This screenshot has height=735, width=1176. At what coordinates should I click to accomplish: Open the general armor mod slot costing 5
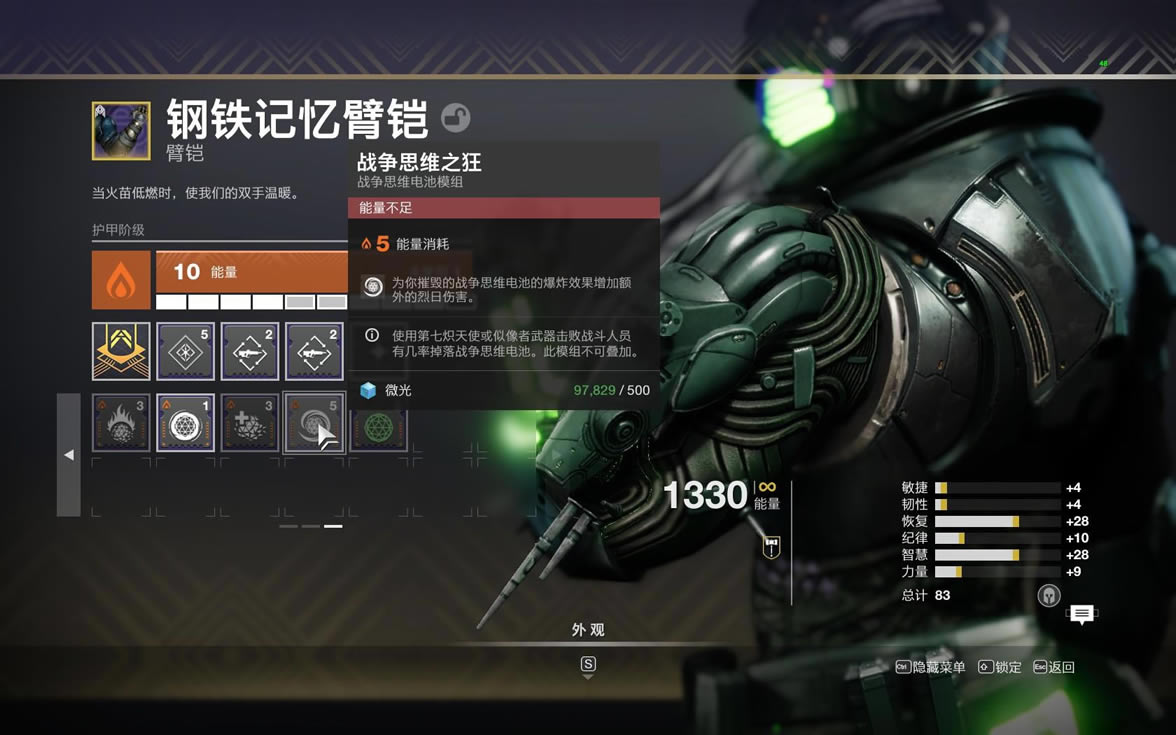pos(185,351)
